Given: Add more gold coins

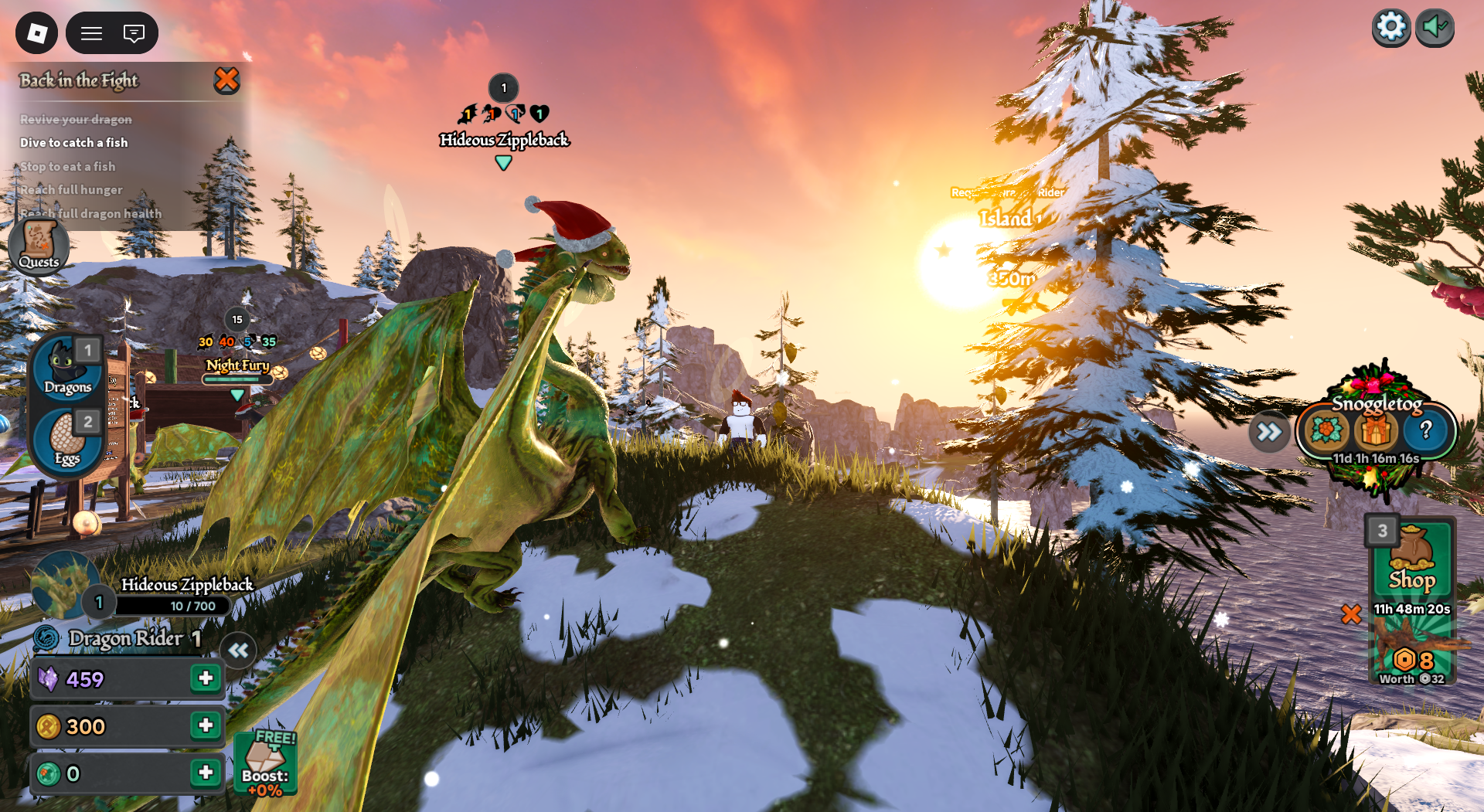Looking at the screenshot, I should (206, 725).
